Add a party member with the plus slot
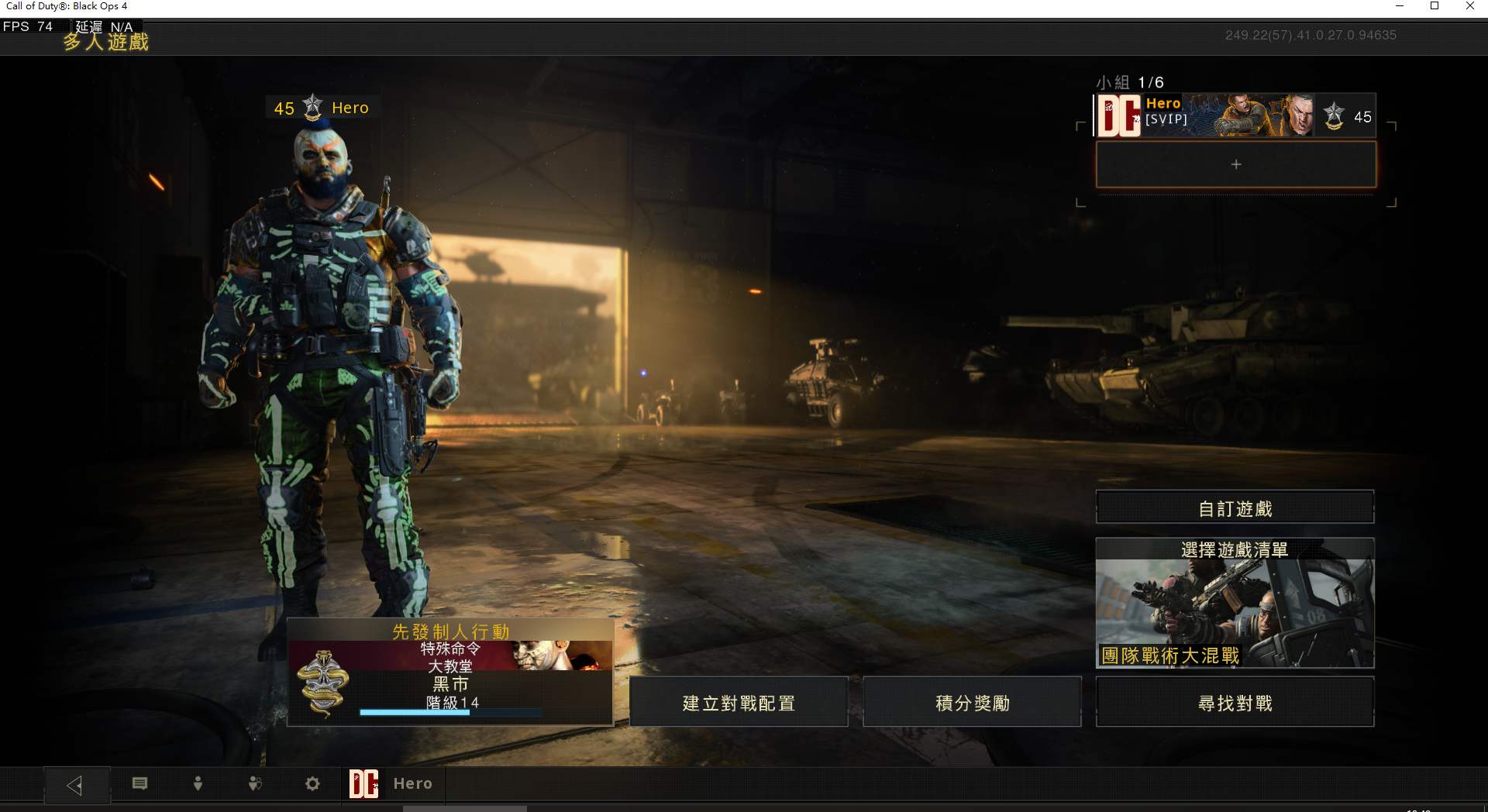Viewport: 1488px width, 812px height. click(1235, 164)
